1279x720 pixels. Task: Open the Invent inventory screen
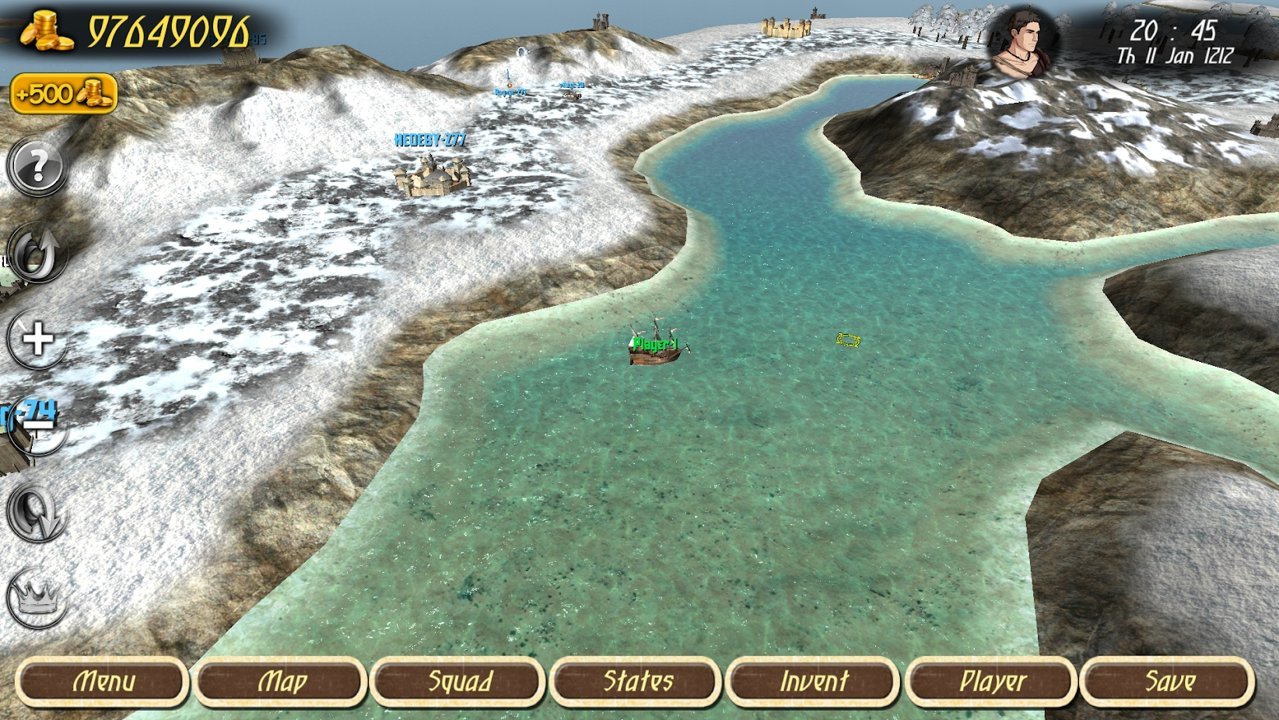click(x=813, y=682)
